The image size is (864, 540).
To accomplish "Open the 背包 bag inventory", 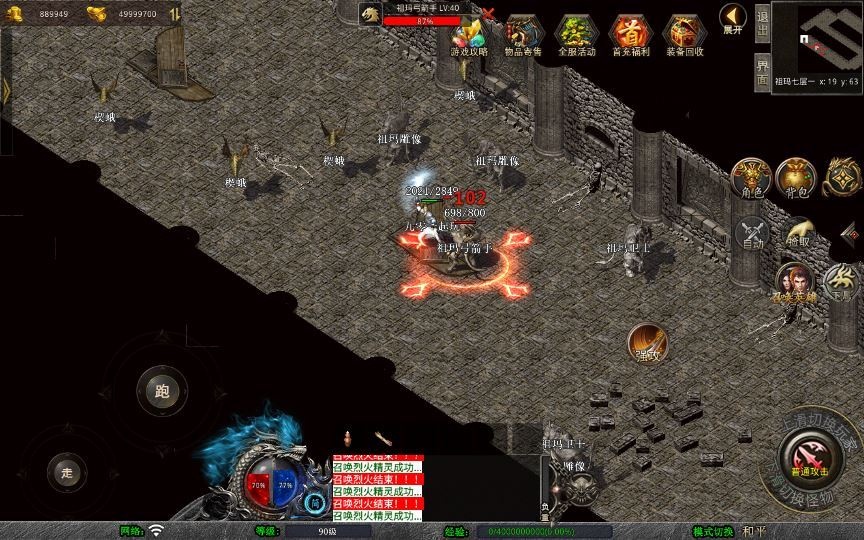I will click(x=796, y=178).
